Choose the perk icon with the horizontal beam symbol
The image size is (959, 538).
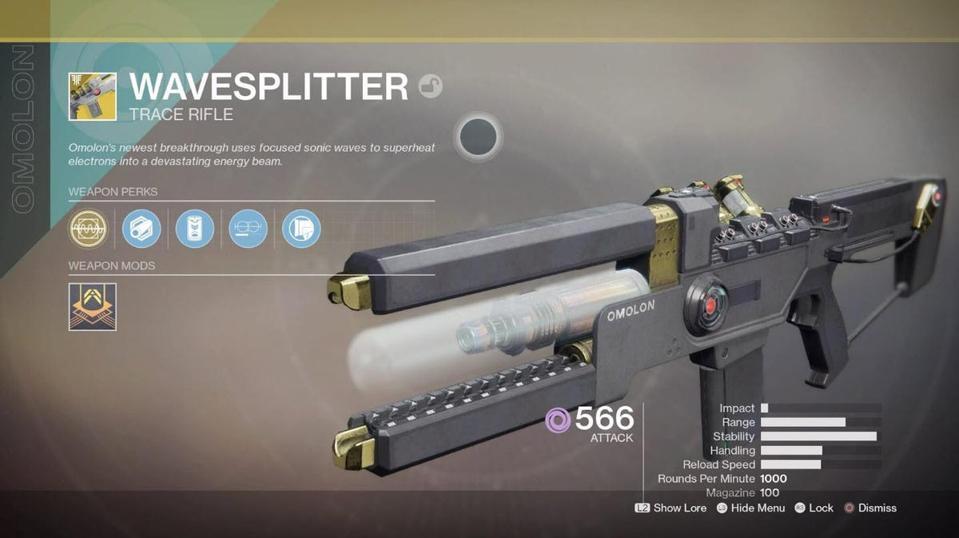(248, 229)
